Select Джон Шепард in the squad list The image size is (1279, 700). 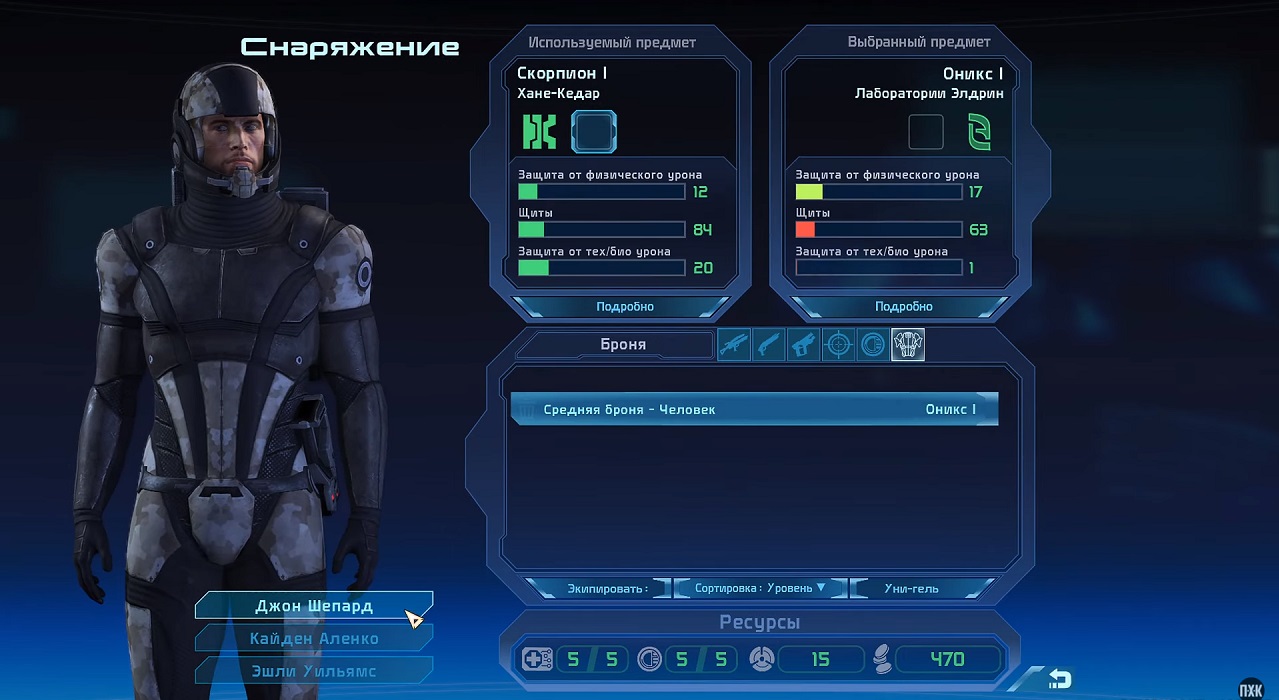pyautogui.click(x=313, y=606)
